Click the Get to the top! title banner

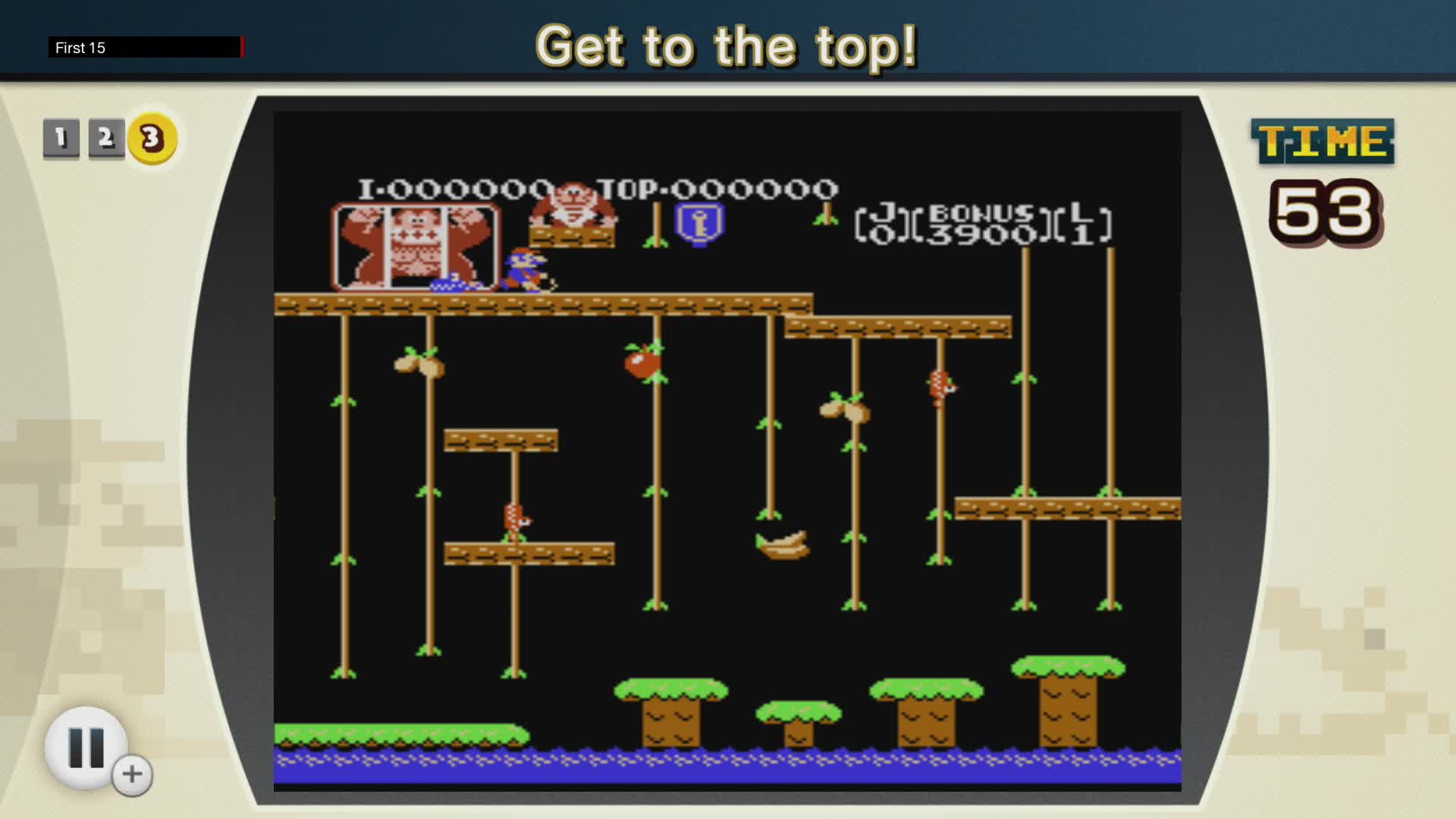tap(726, 47)
